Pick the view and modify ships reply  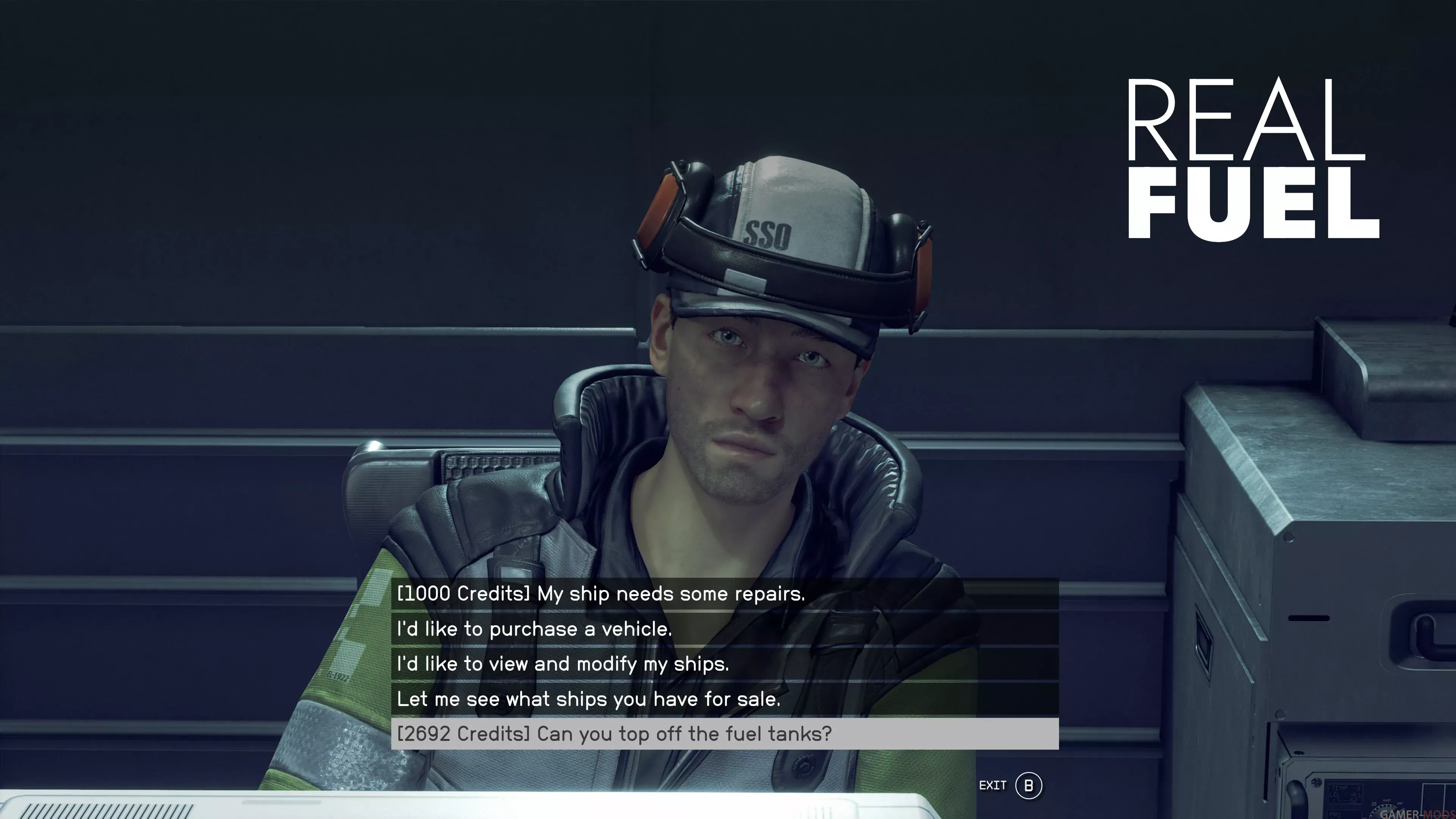[563, 664]
